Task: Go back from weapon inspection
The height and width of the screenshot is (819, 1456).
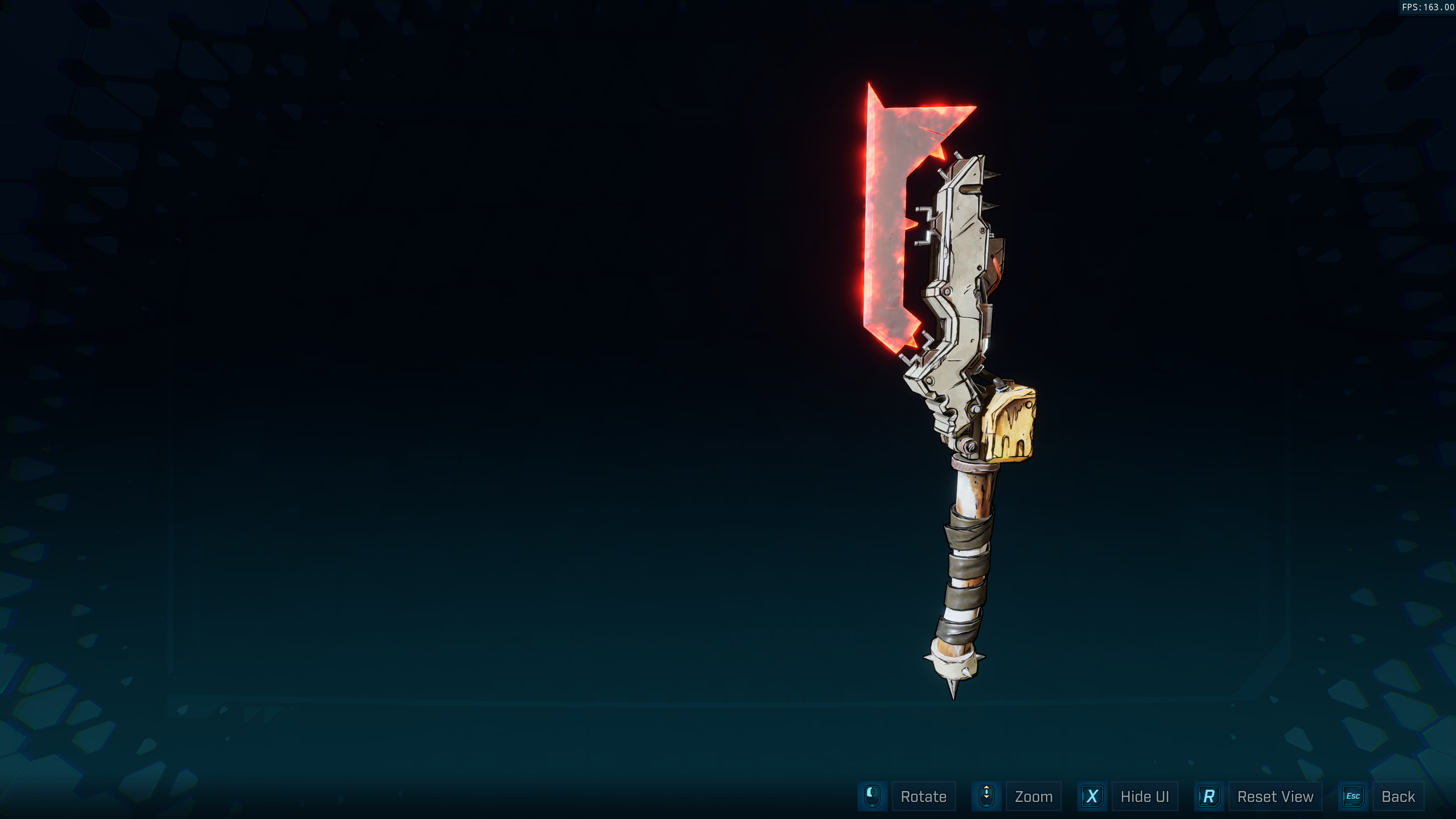Action: pyautogui.click(x=1397, y=796)
